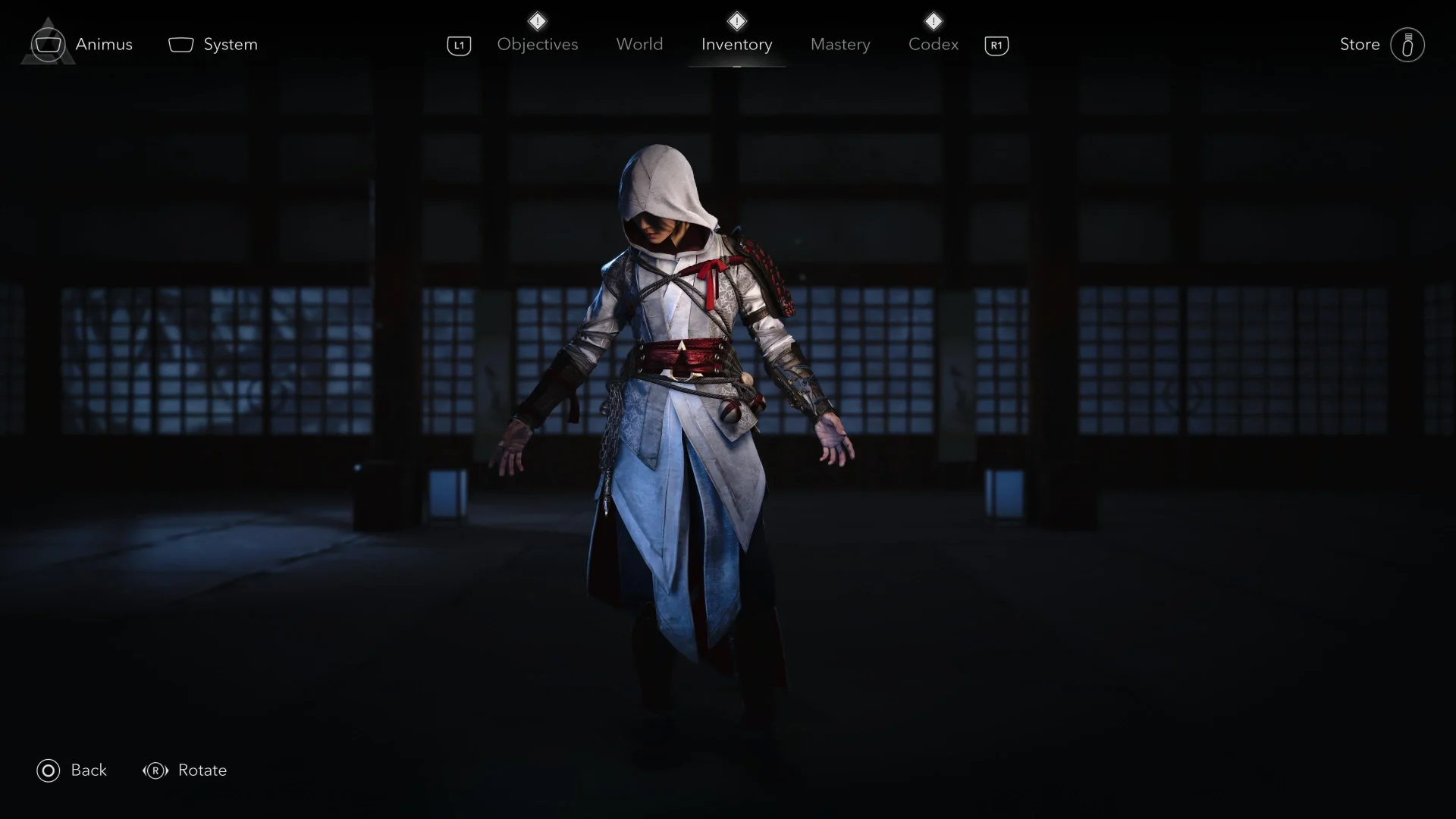Click the L1 button prompt icon
1456x819 pixels.
coord(459,45)
